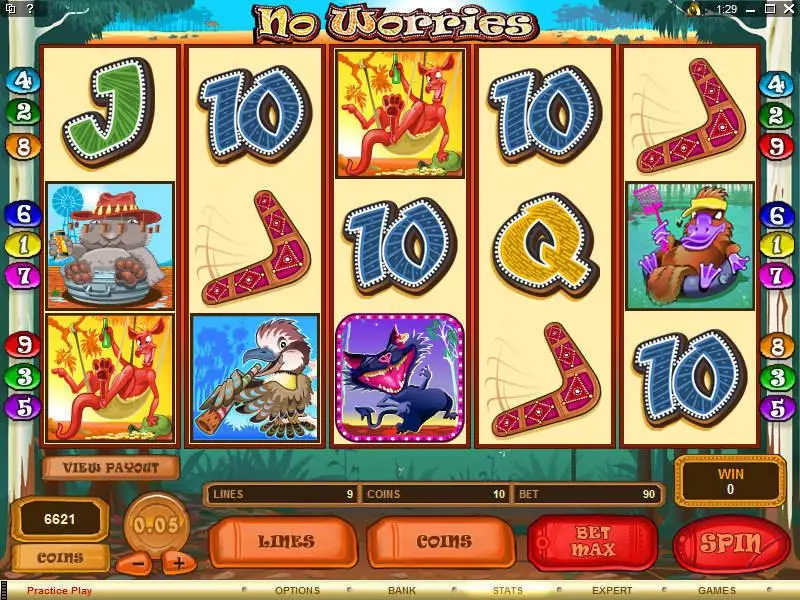Select payline 5 marker on the right
This screenshot has height=600, width=800.
click(x=777, y=408)
